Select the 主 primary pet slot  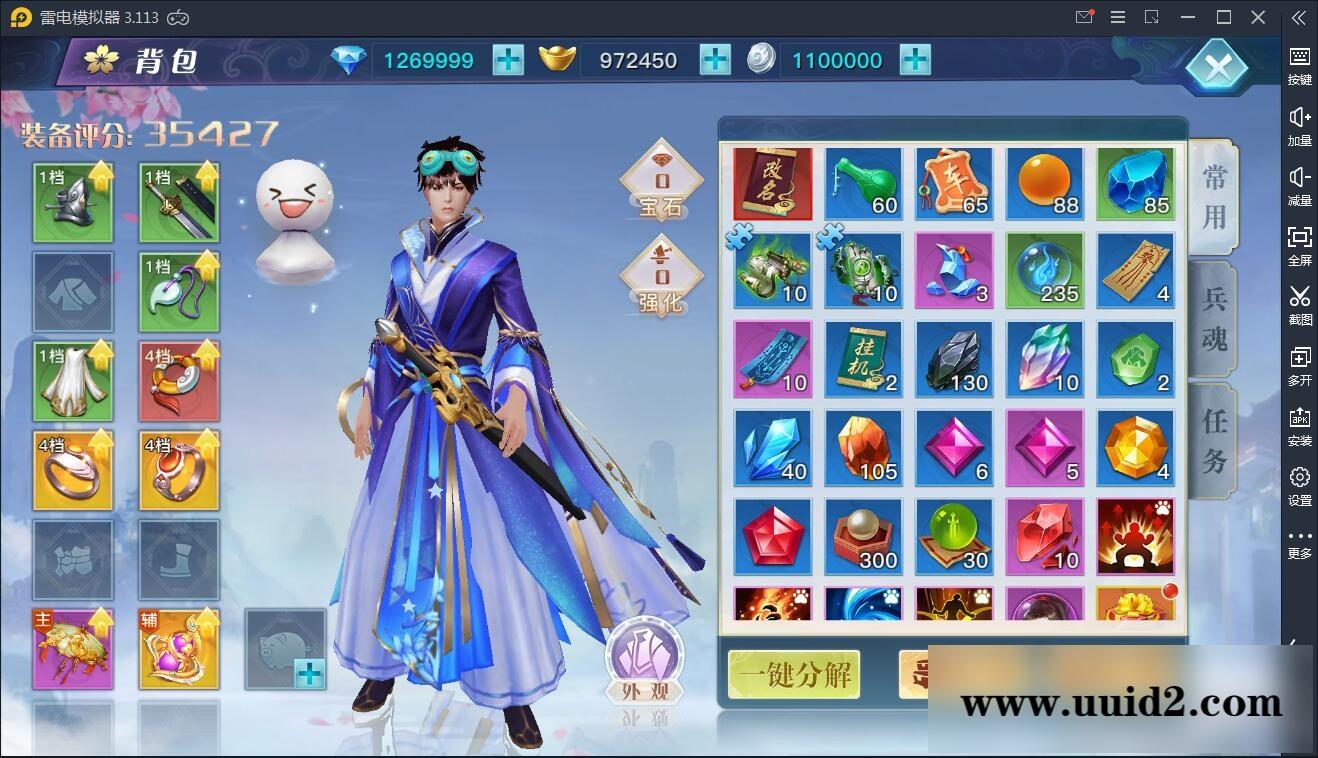pos(73,650)
